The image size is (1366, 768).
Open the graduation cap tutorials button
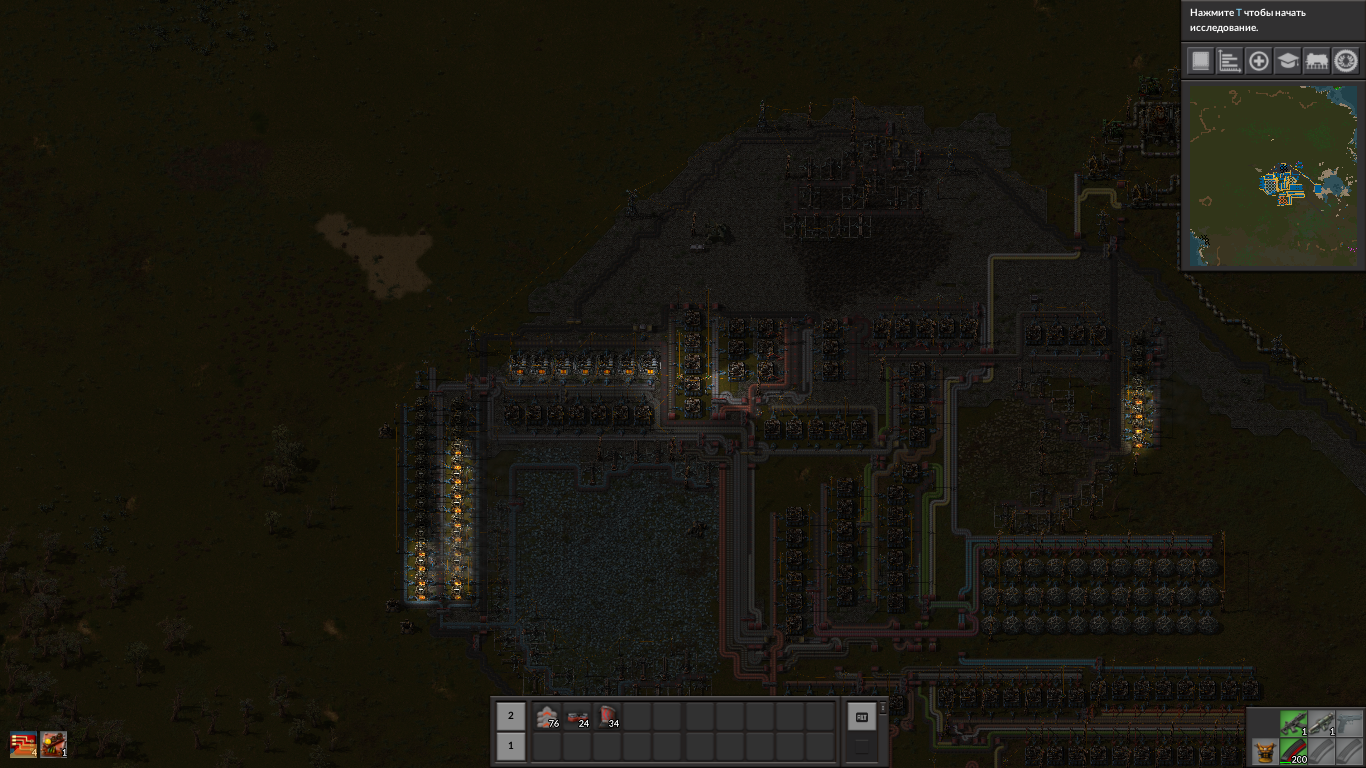point(1288,61)
